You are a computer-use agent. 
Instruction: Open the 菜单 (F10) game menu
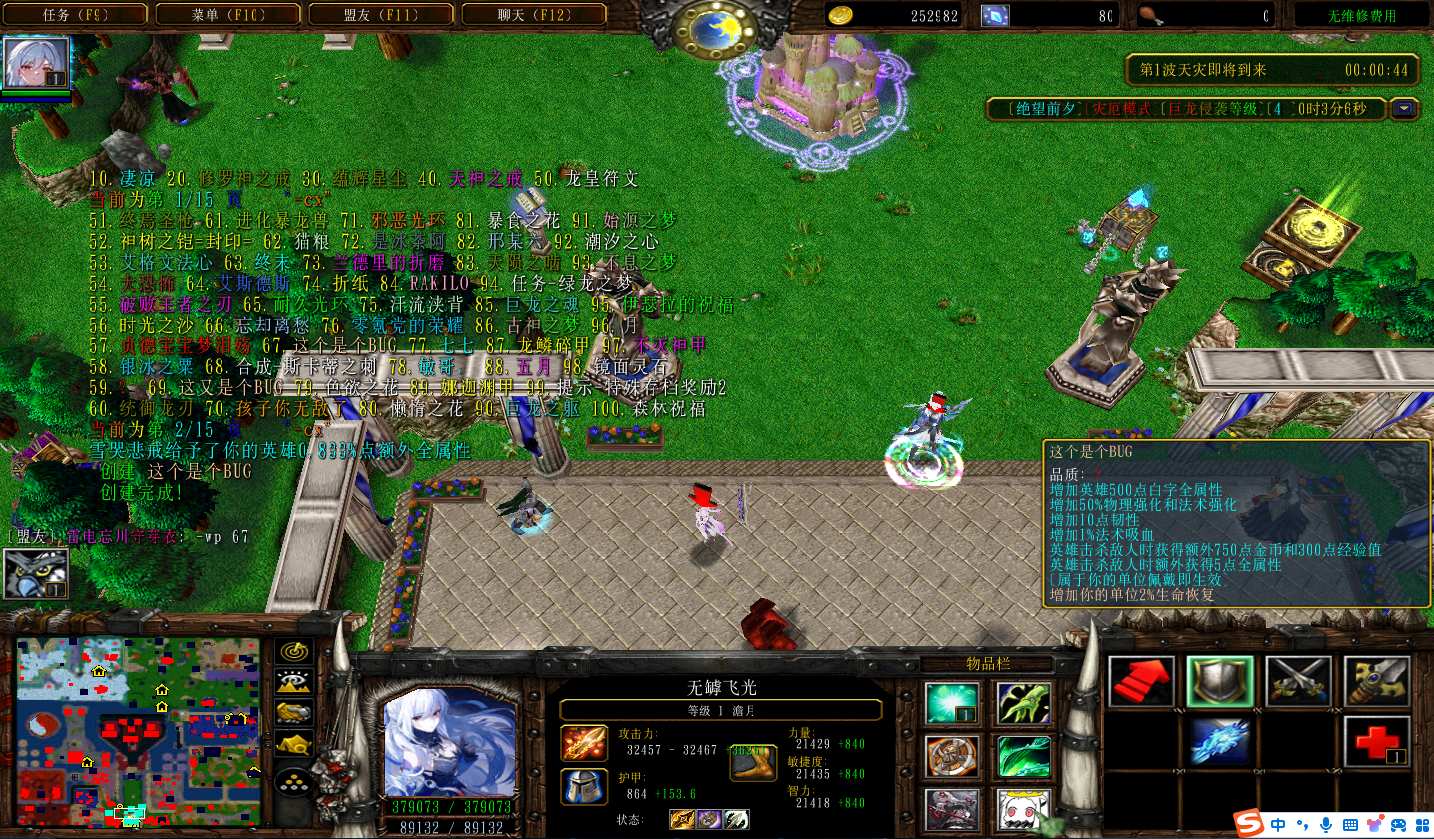[229, 15]
